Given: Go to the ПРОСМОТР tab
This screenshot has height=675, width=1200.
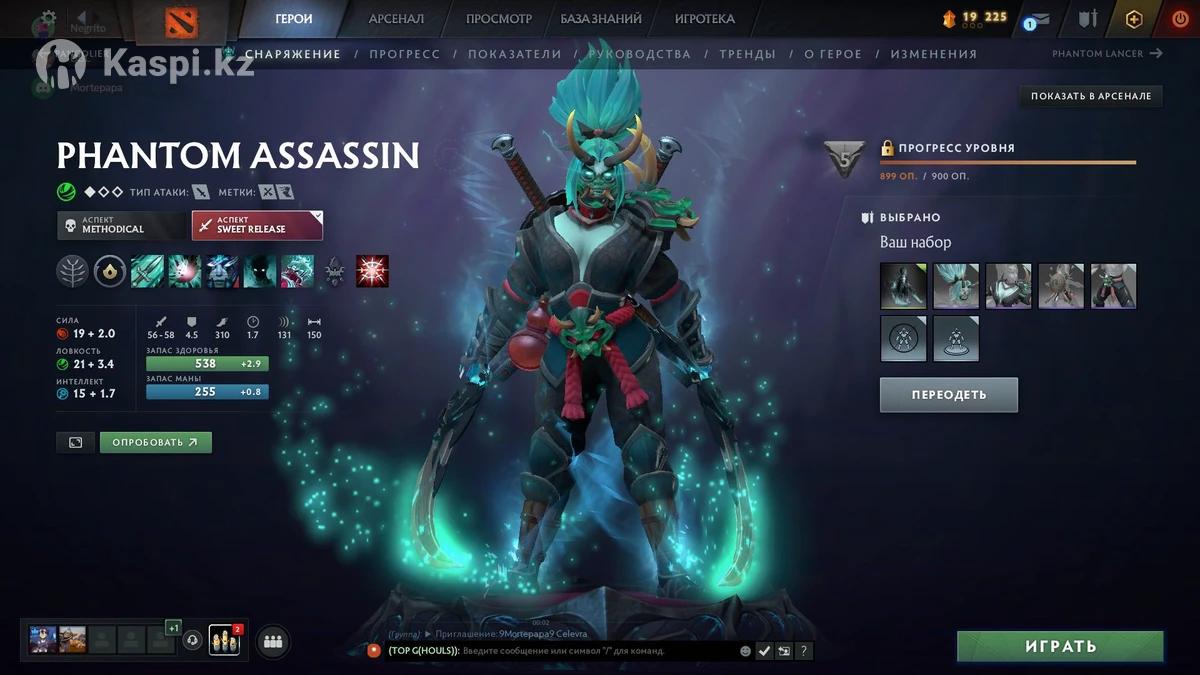Looking at the screenshot, I should pyautogui.click(x=499, y=19).
